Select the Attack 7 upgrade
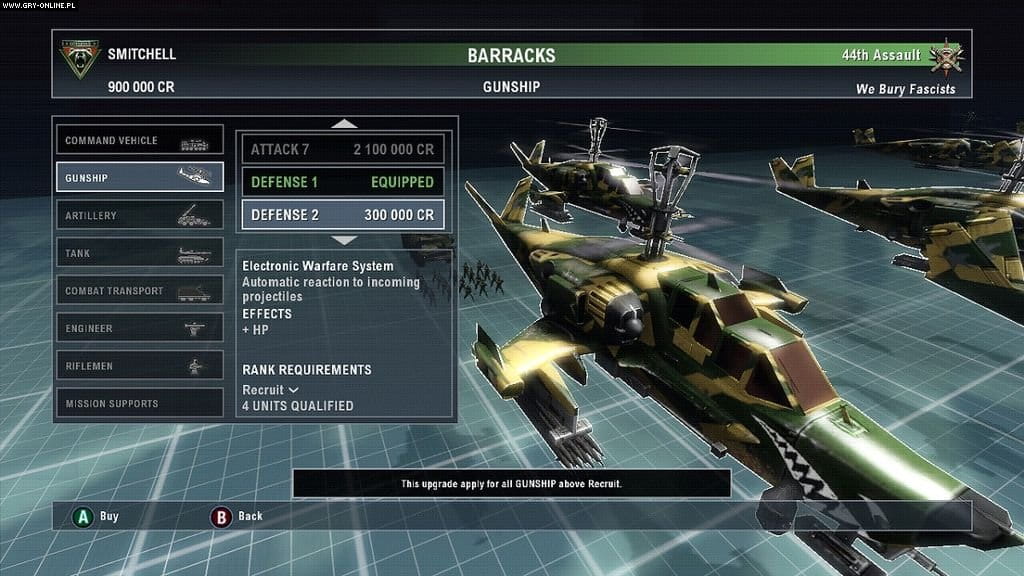 coord(342,149)
